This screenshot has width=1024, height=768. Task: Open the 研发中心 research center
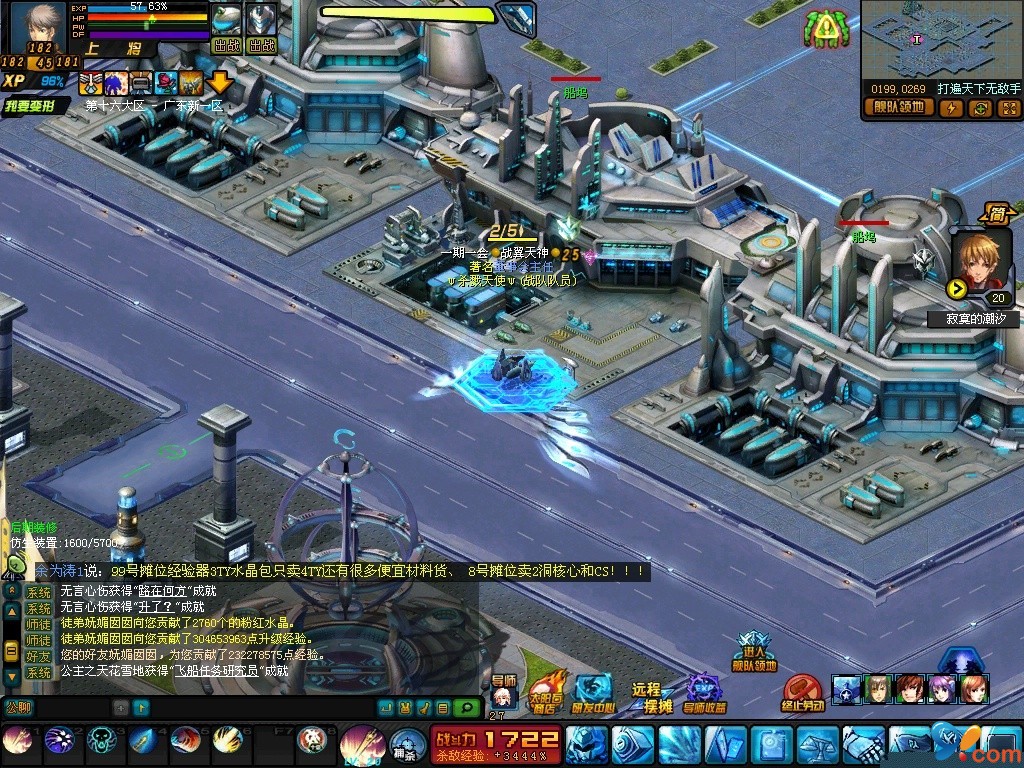tap(594, 692)
